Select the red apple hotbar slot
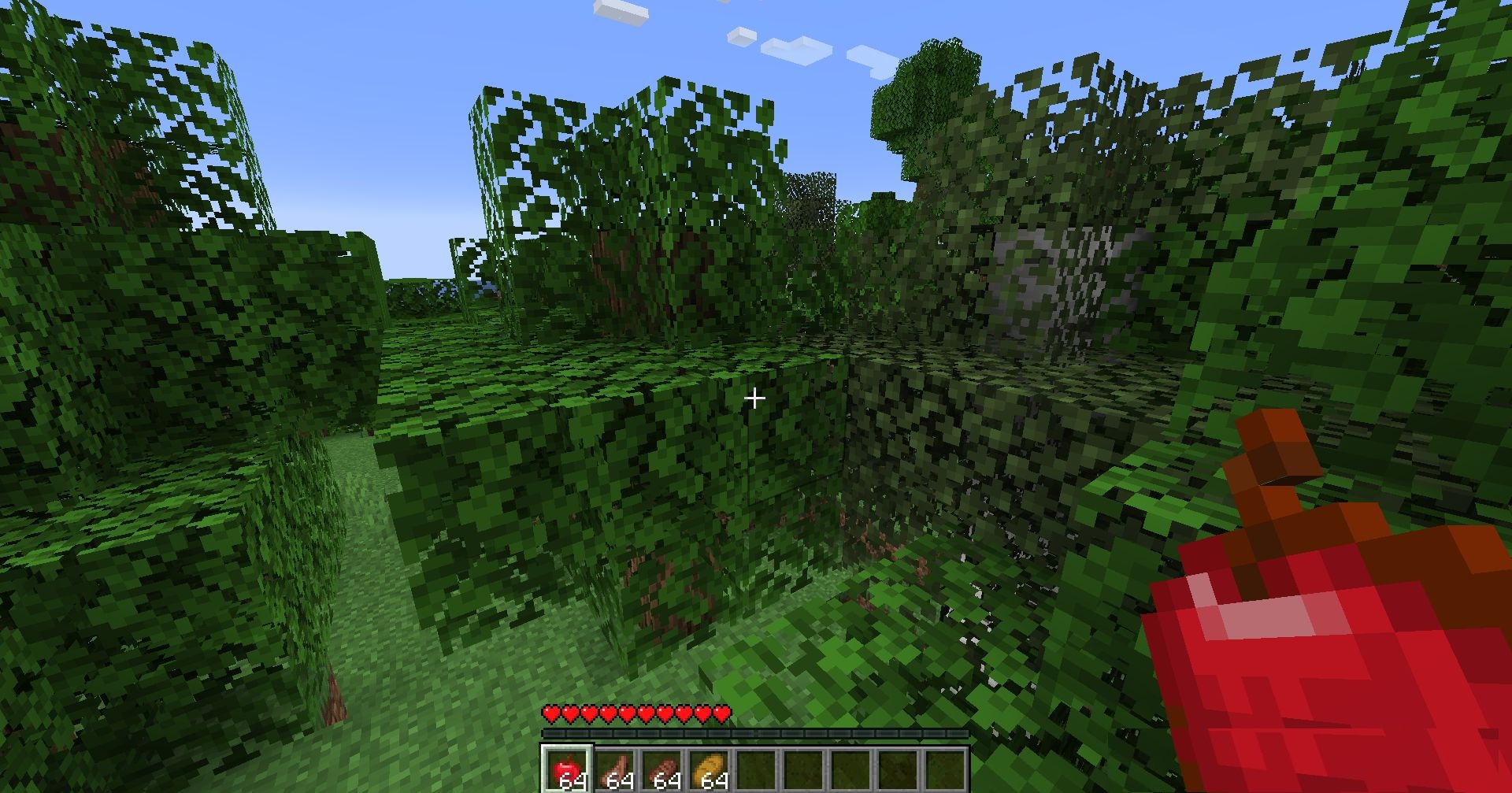Screen dimensions: 1512x793 pyautogui.click(x=566, y=769)
